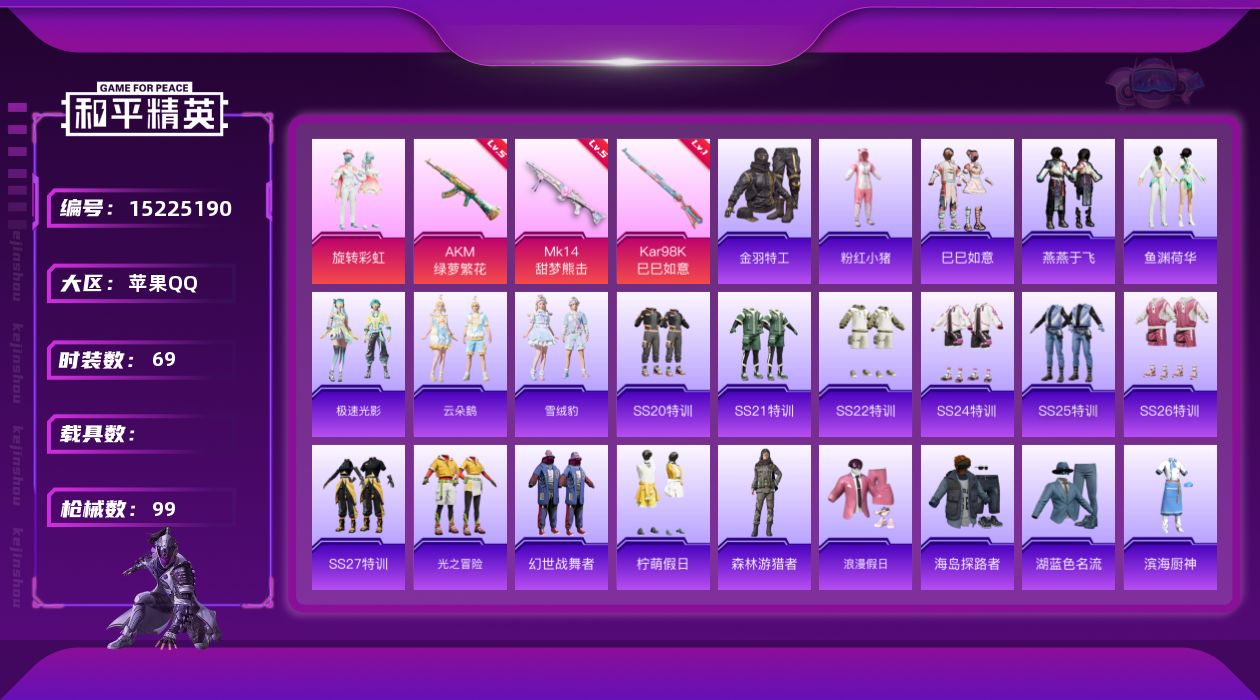
Task: Select the 云朵鹅 costume card
Action: (x=460, y=364)
